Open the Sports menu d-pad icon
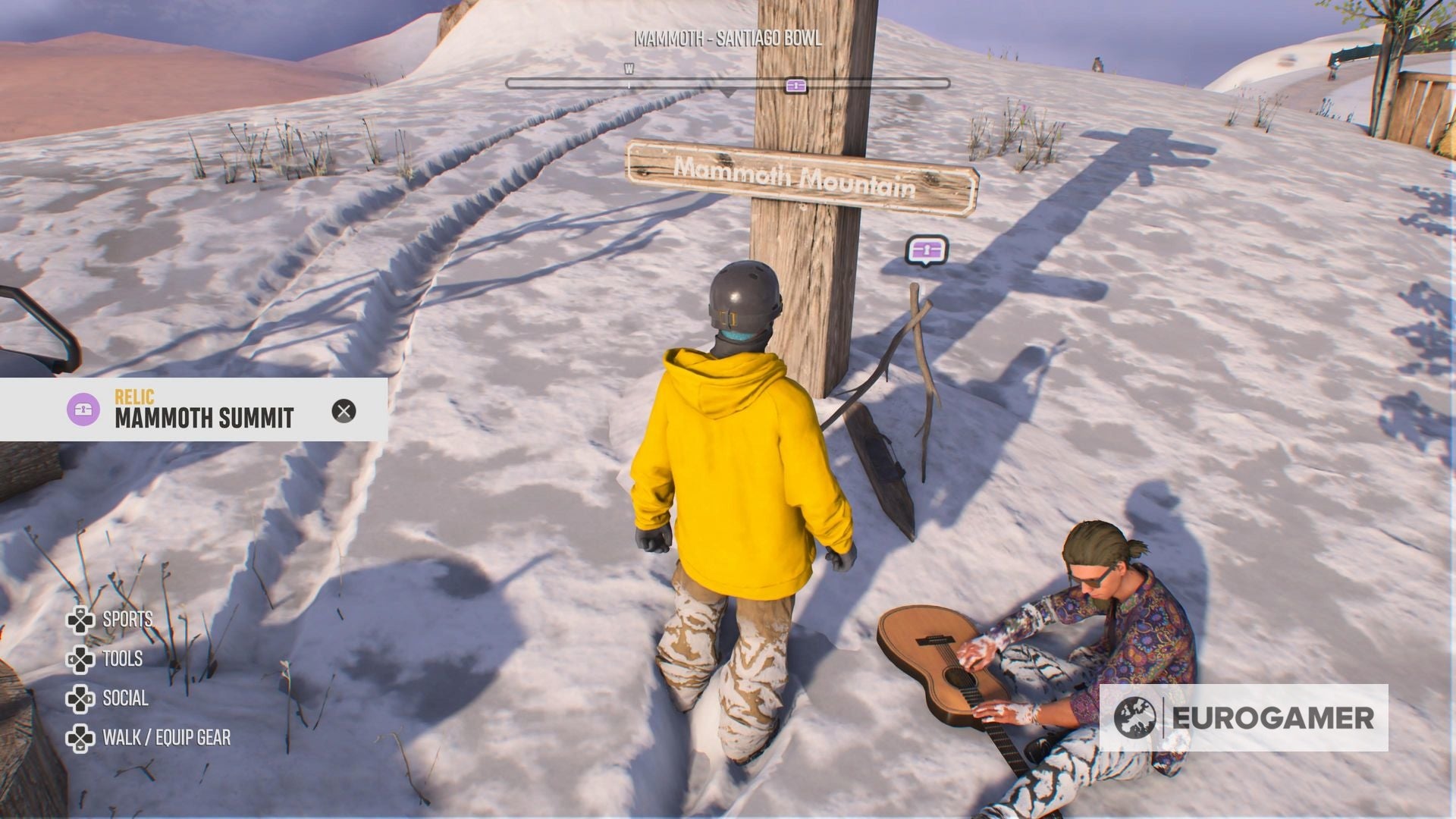This screenshot has height=819, width=1456. click(80, 620)
